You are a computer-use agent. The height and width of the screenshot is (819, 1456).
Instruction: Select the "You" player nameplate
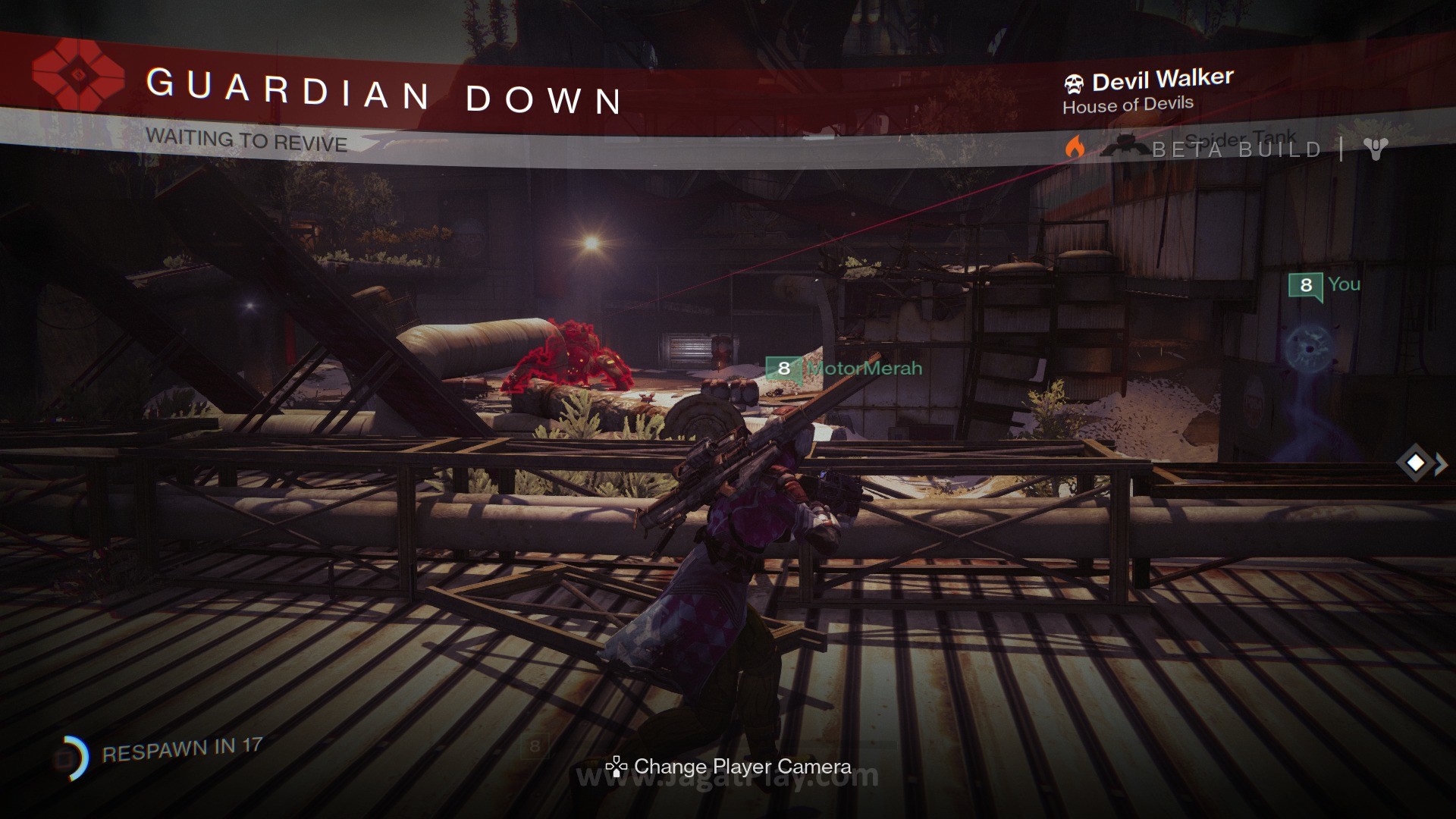(x=1325, y=285)
